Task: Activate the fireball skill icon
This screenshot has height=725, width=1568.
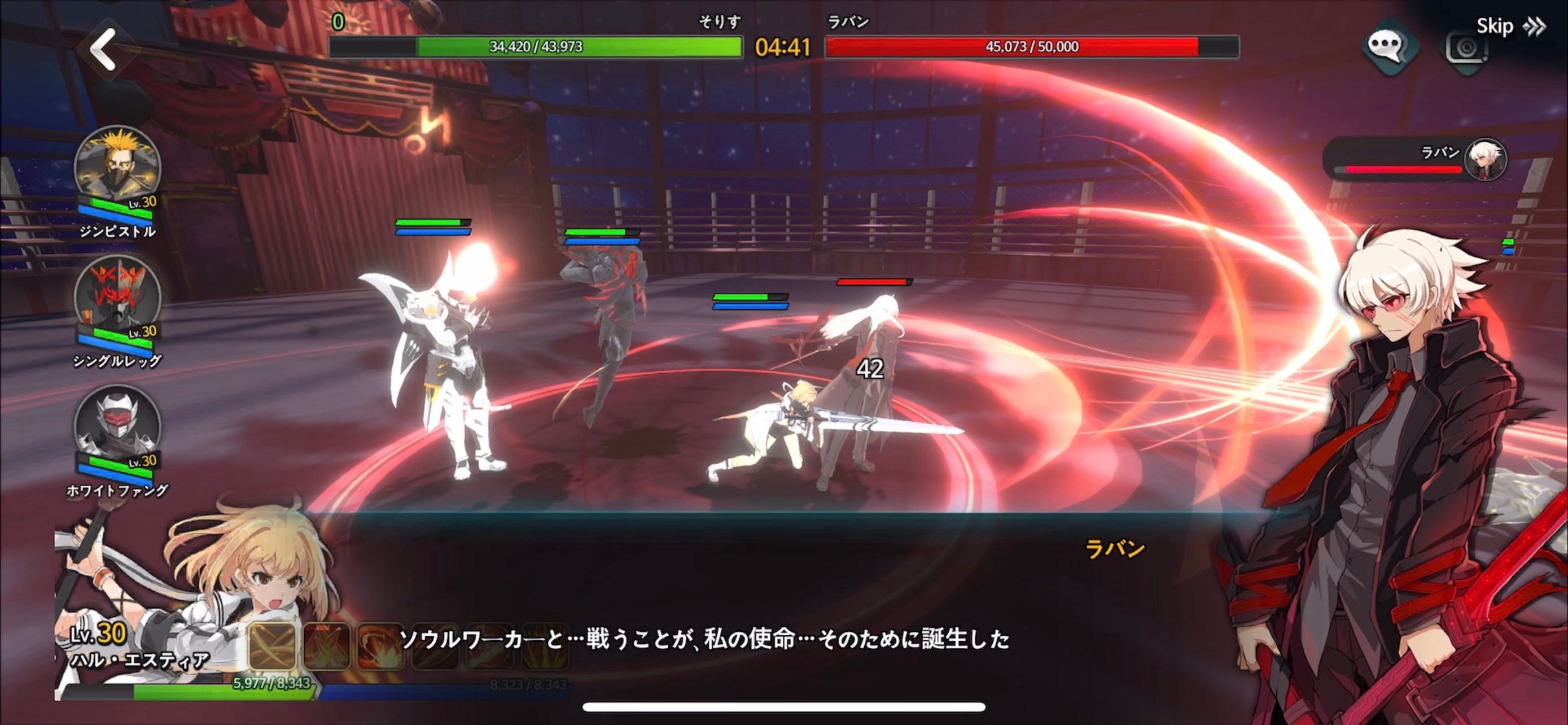Action: 380,648
